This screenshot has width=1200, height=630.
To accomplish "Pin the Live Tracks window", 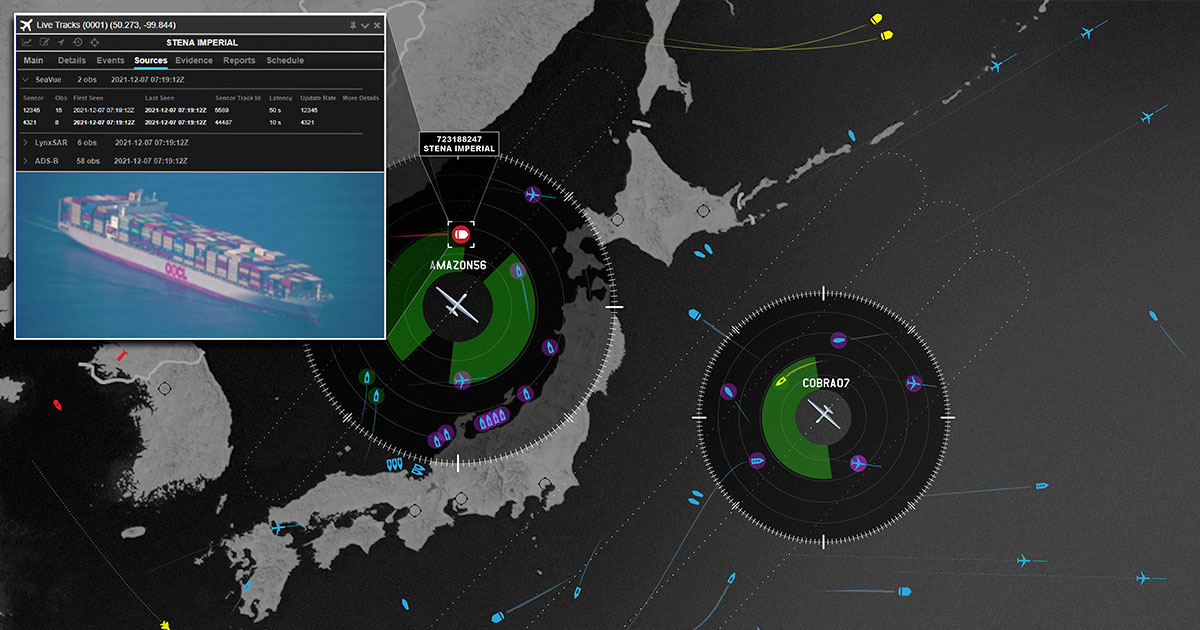I will (353, 25).
